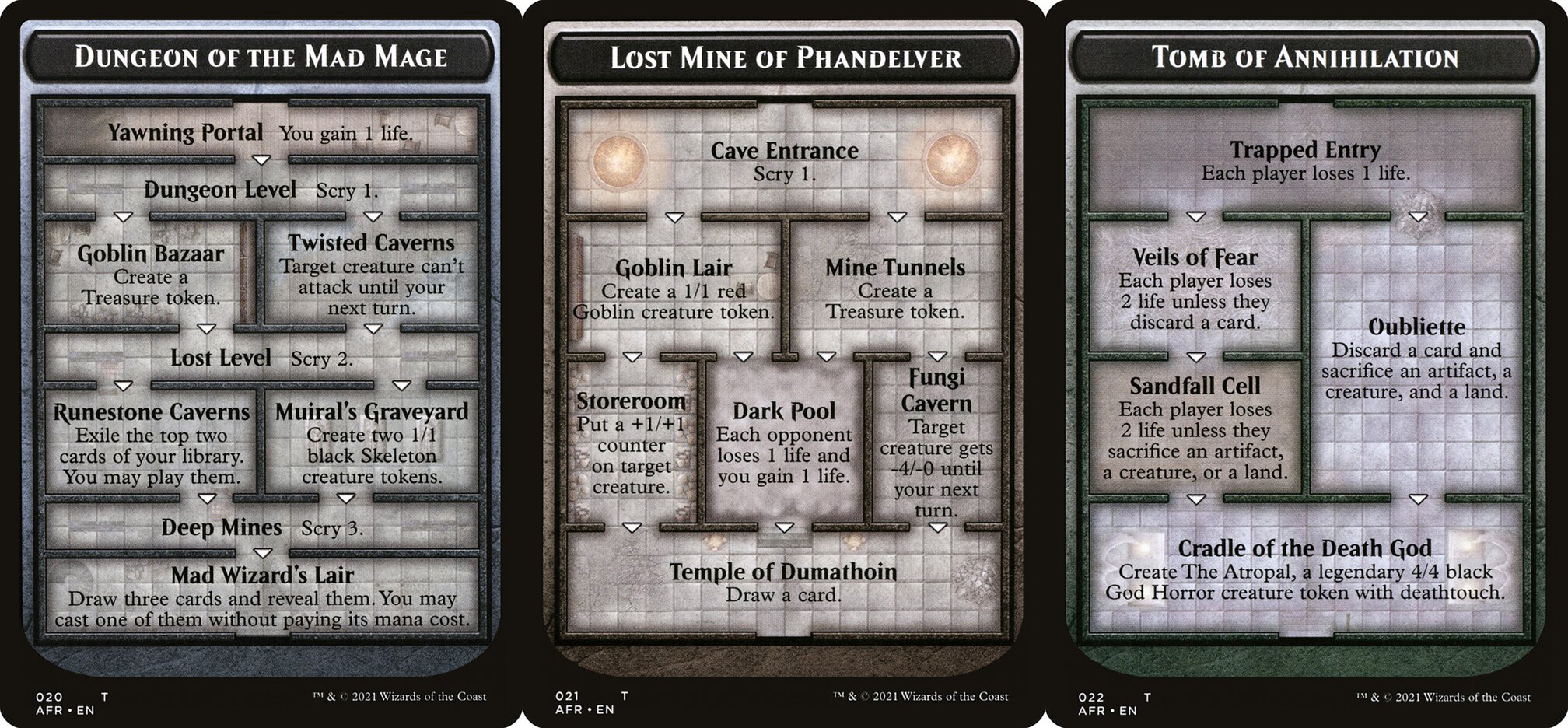The image size is (1568, 728).
Task: Choose the Oubliette room
Action: 1416,358
